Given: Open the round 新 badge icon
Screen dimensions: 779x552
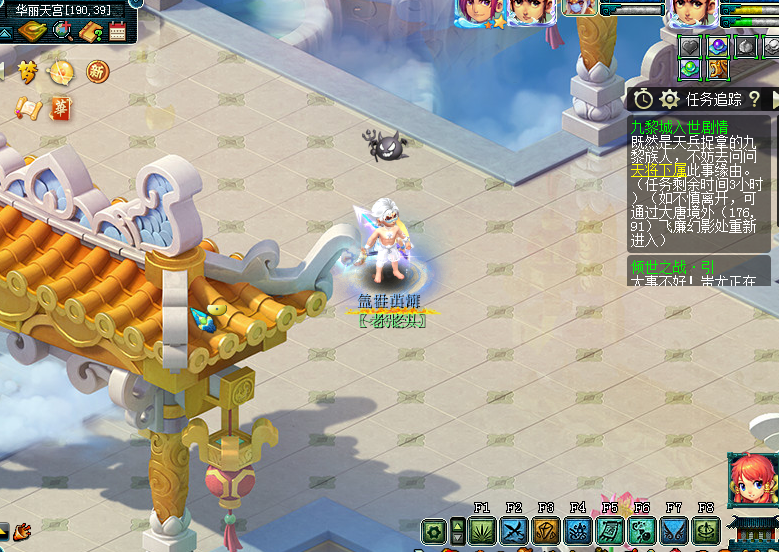Looking at the screenshot, I should 97,71.
